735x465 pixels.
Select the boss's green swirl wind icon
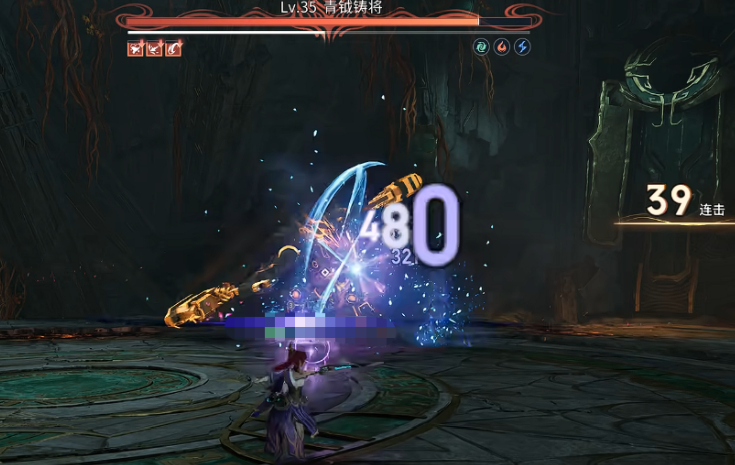click(x=482, y=47)
